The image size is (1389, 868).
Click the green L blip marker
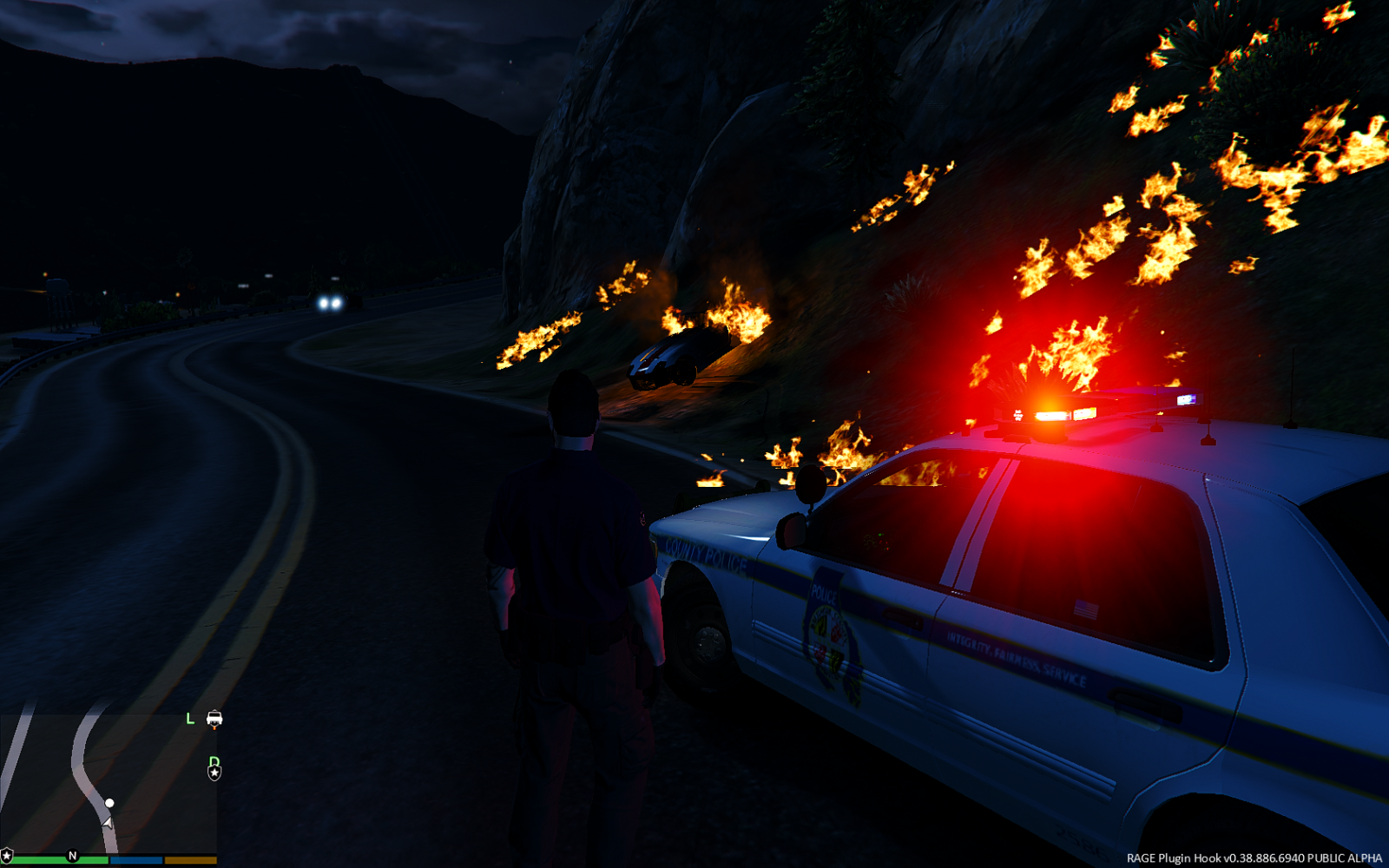pyautogui.click(x=190, y=719)
